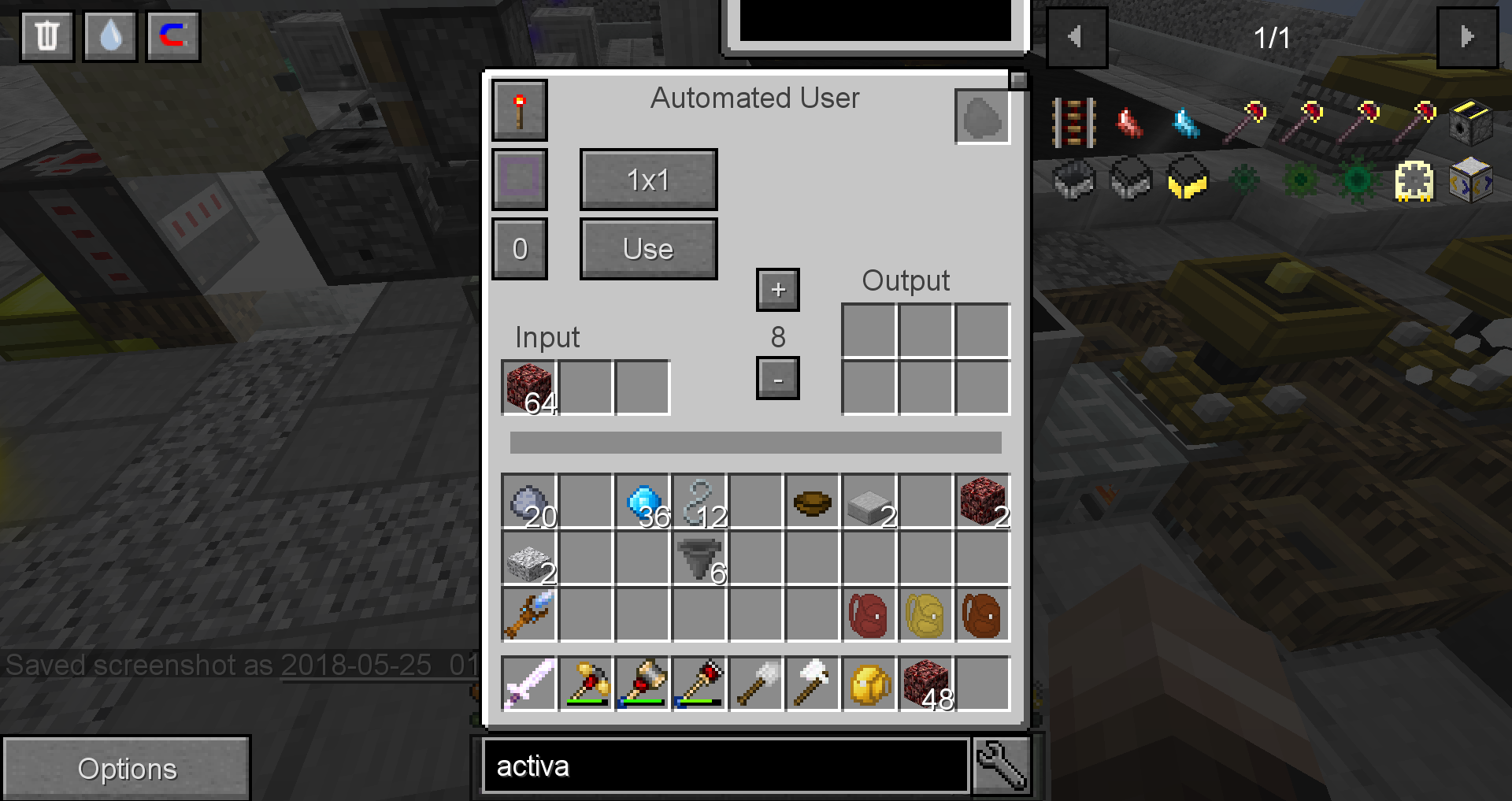
Task: Click the JEI search field showing activa
Action: point(724,765)
